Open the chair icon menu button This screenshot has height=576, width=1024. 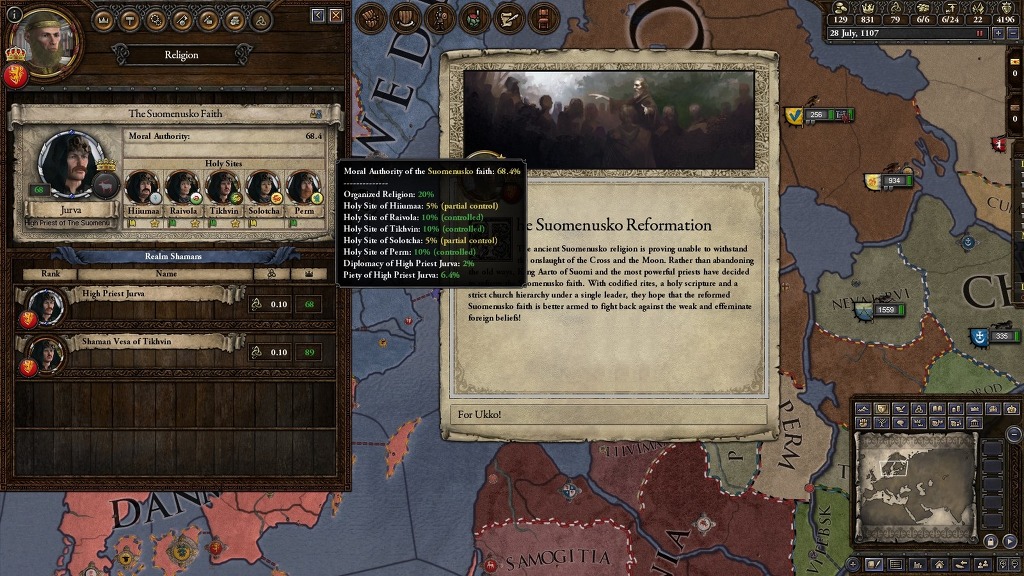(542, 18)
